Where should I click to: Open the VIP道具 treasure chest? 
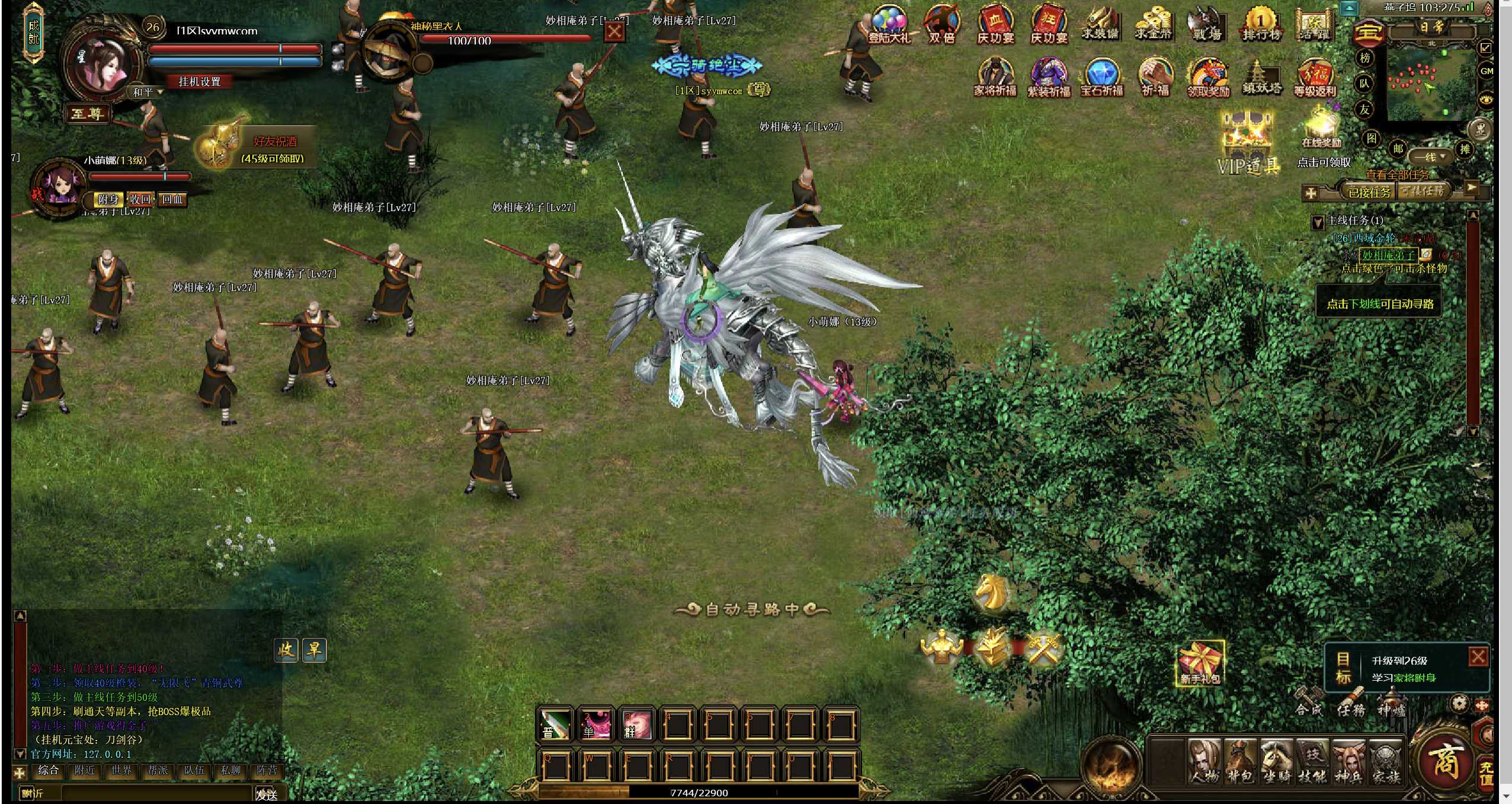tap(1248, 142)
